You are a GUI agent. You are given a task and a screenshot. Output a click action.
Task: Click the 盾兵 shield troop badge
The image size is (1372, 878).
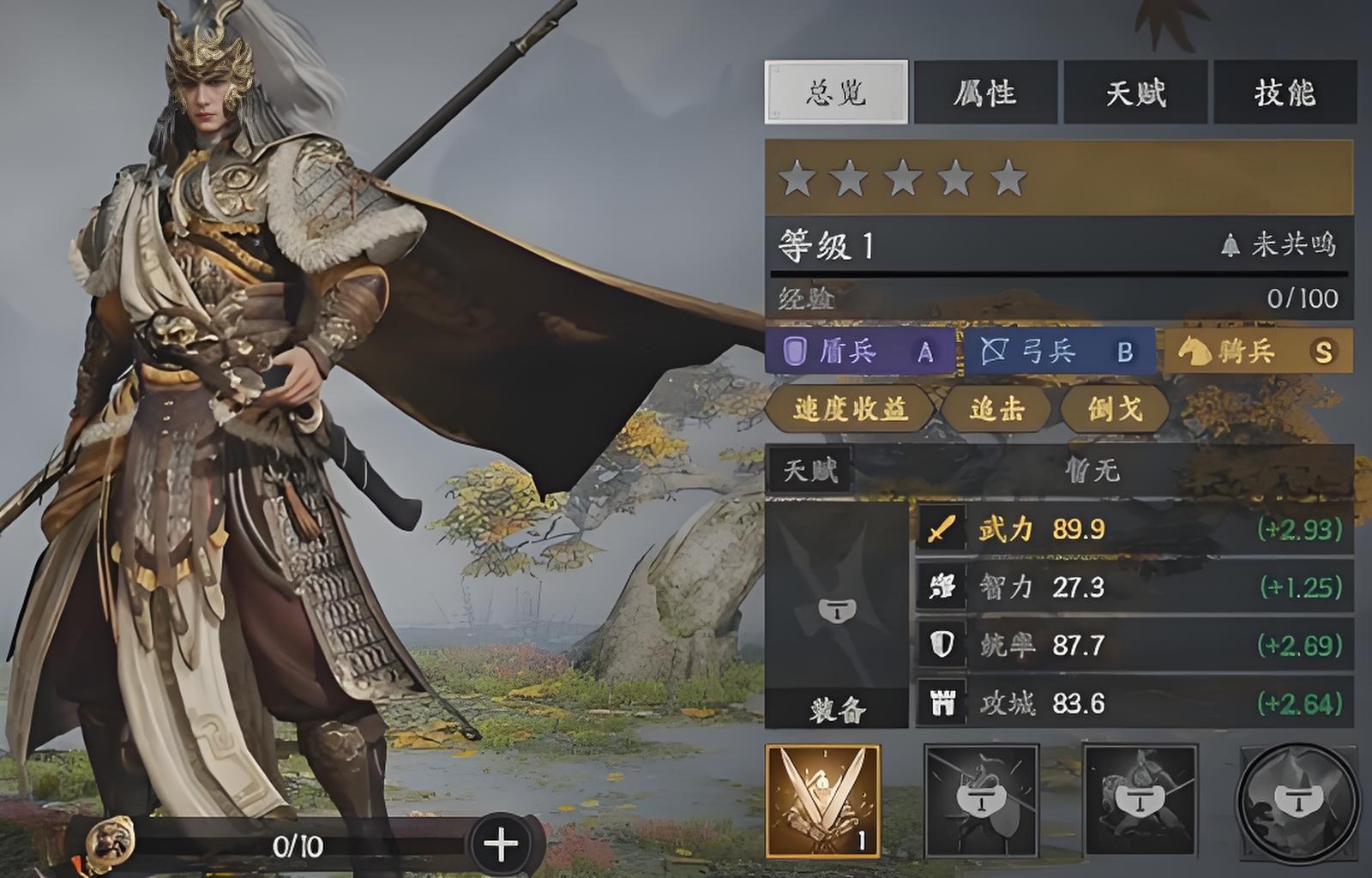click(859, 352)
